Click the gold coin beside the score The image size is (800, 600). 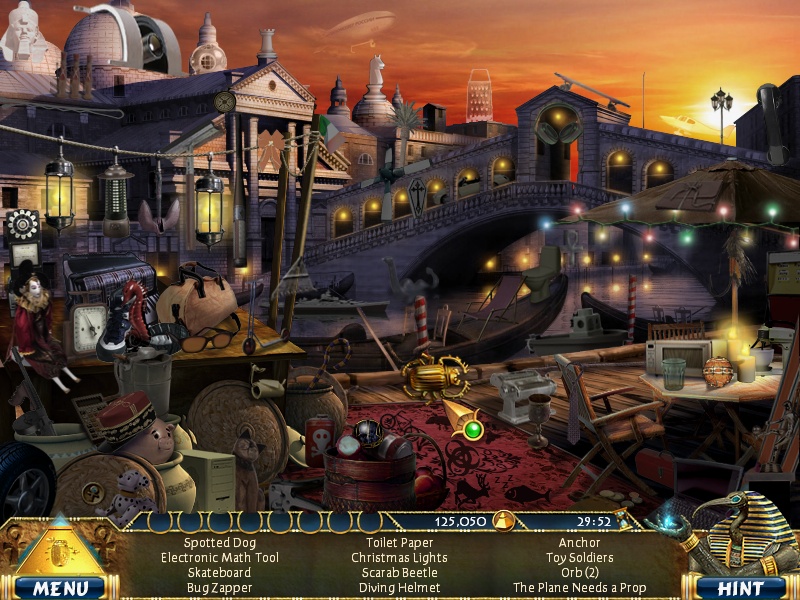click(x=504, y=520)
